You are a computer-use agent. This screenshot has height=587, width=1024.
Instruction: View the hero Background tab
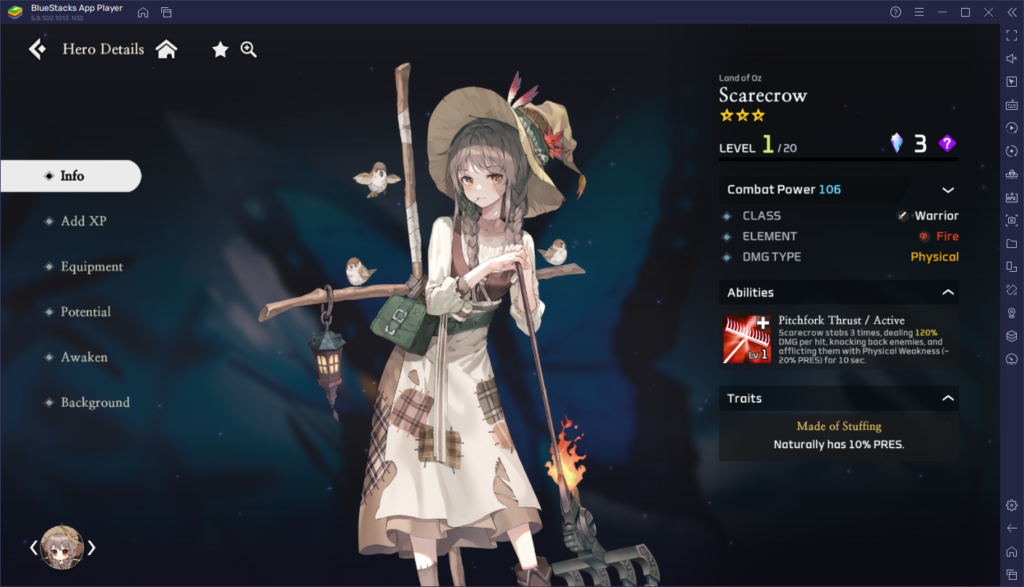coord(95,402)
